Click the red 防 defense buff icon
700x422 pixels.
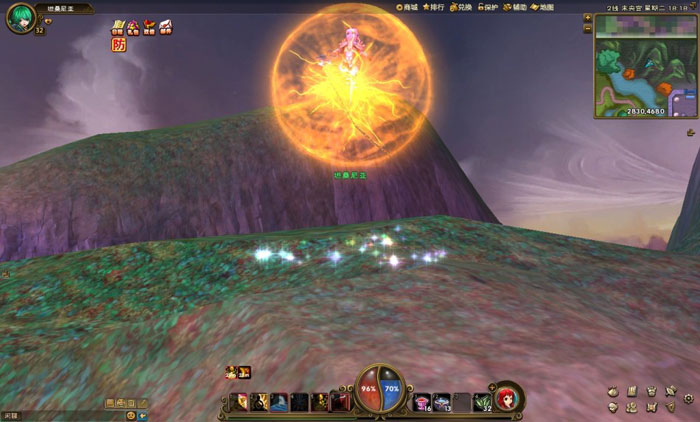click(x=118, y=44)
